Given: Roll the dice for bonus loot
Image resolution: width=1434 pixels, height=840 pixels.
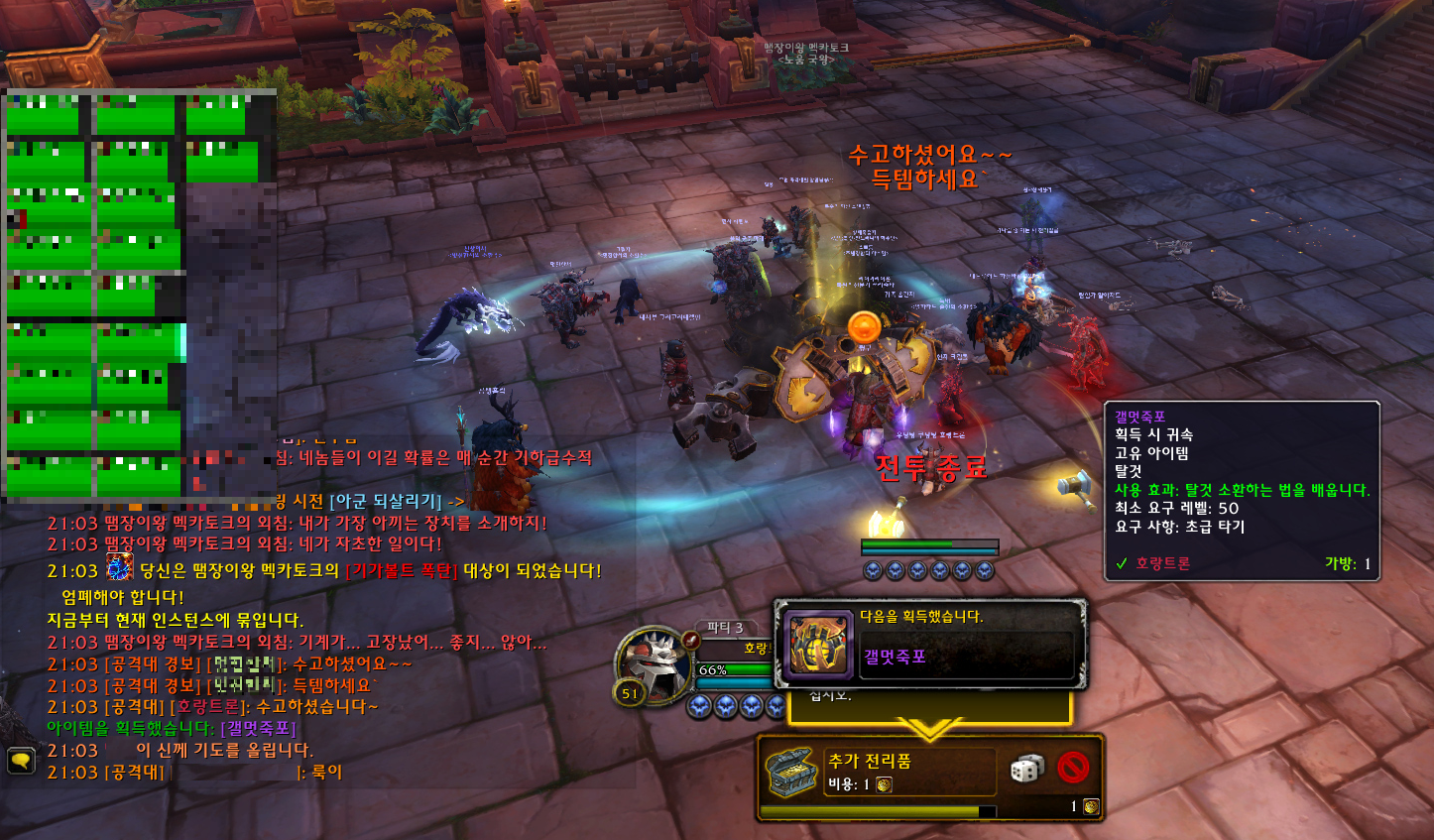Looking at the screenshot, I should point(1026,770).
